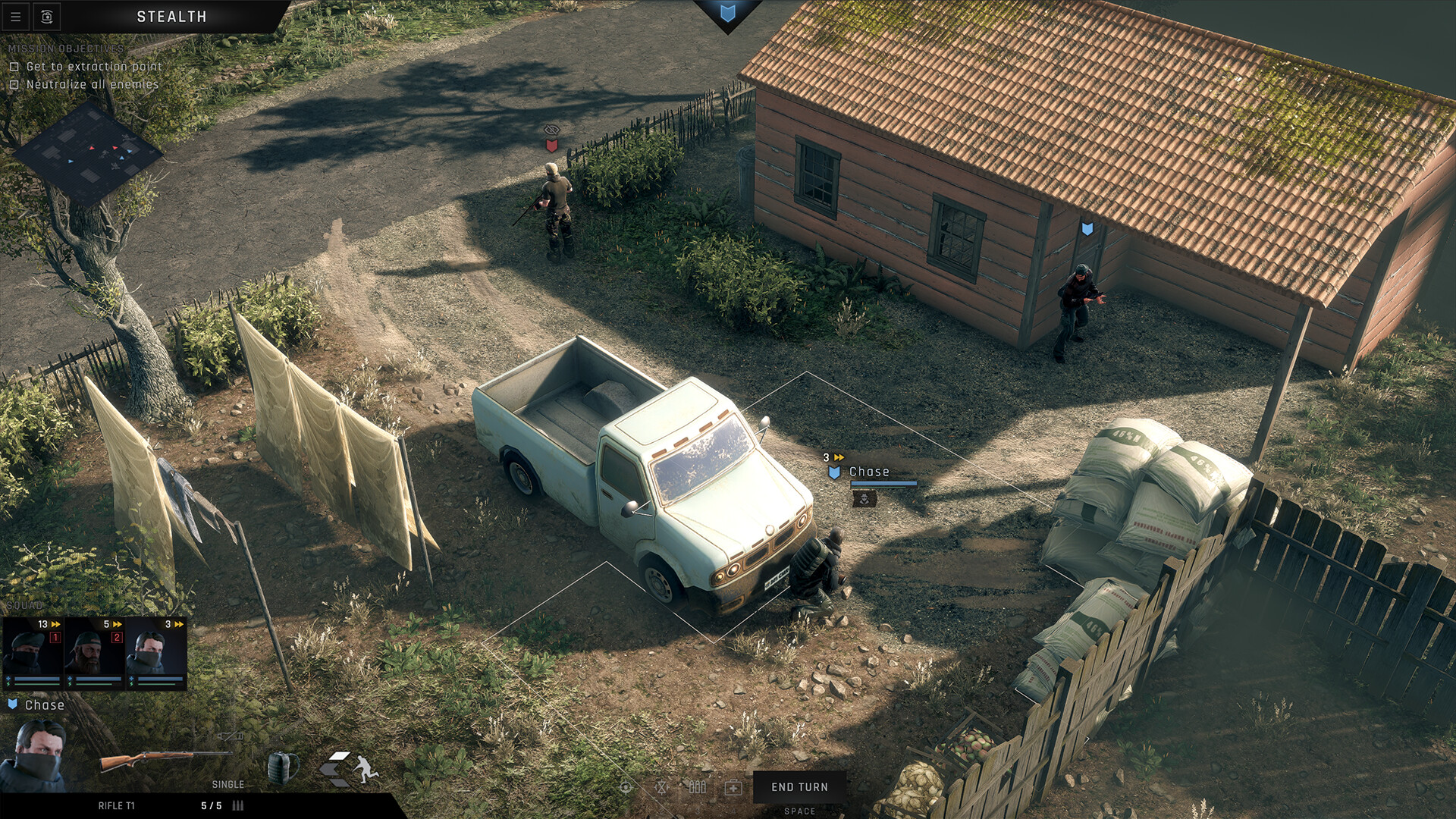Viewport: 1456px width, 819px height.
Task: Select the Overwatch targeting ability icon
Action: 626,788
